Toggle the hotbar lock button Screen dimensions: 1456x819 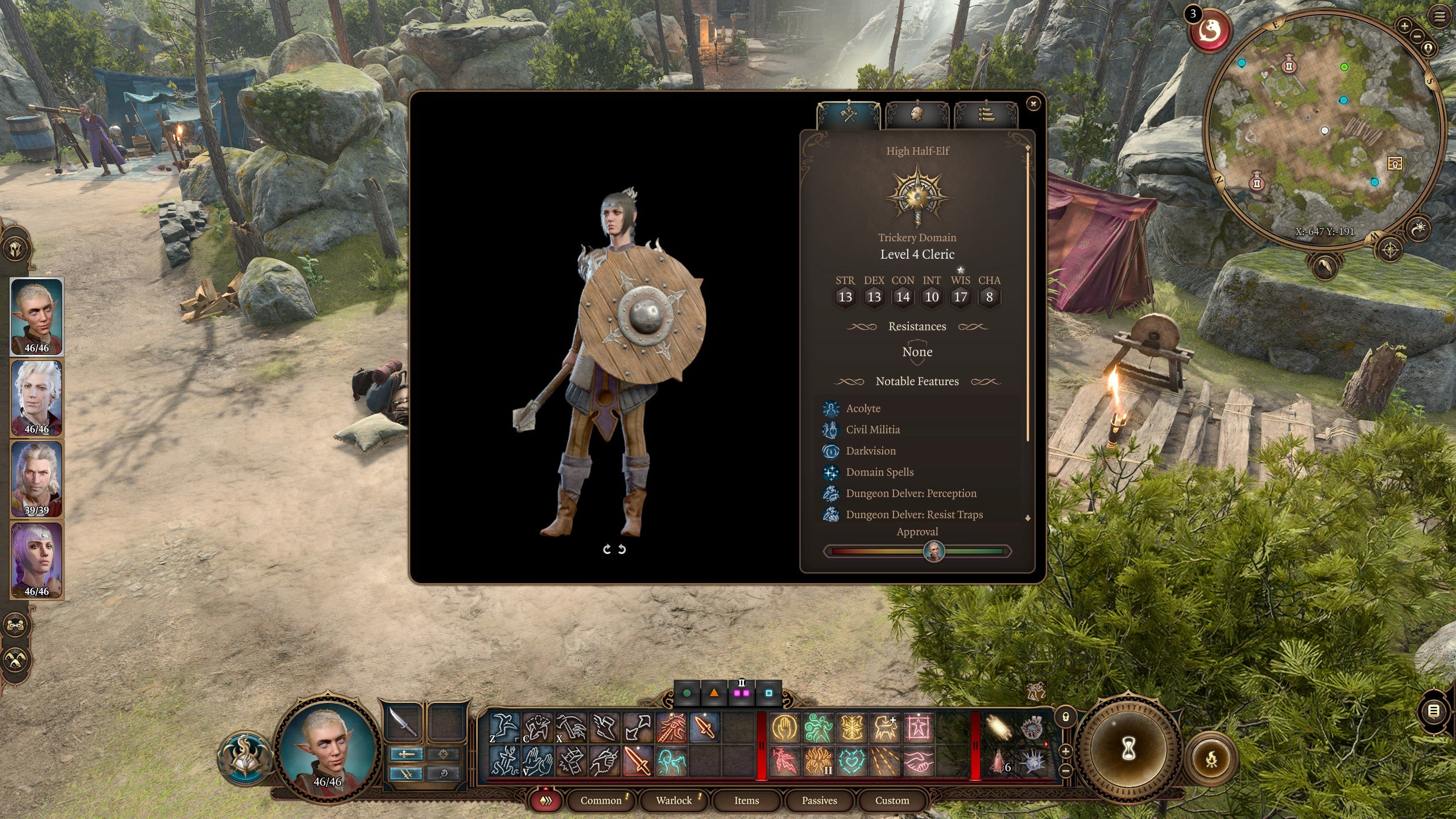pyautogui.click(x=1066, y=717)
